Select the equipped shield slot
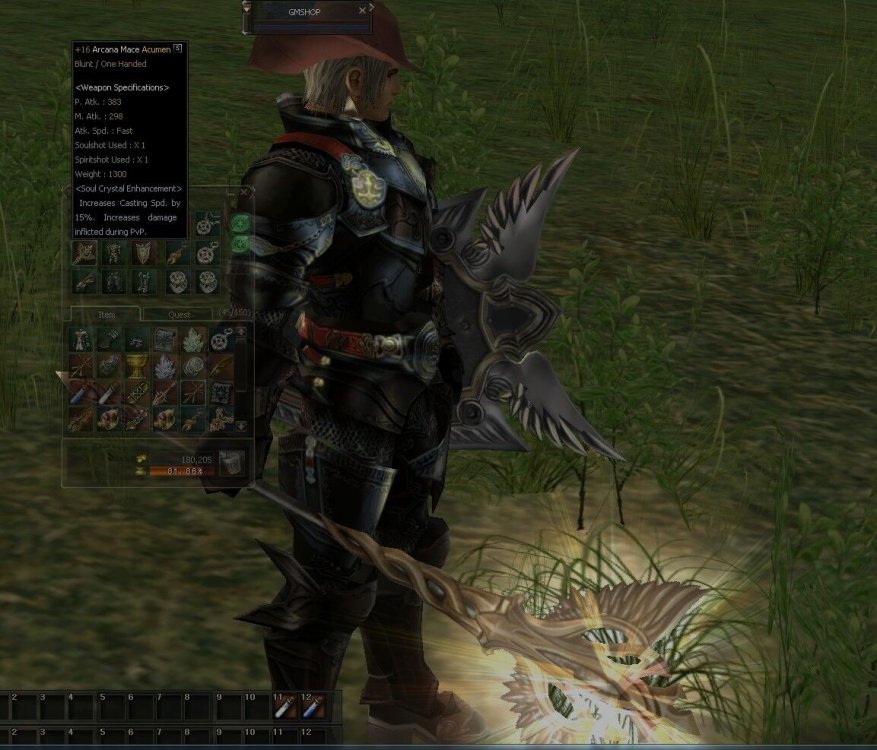Viewport: 877px width, 750px height. (x=145, y=253)
